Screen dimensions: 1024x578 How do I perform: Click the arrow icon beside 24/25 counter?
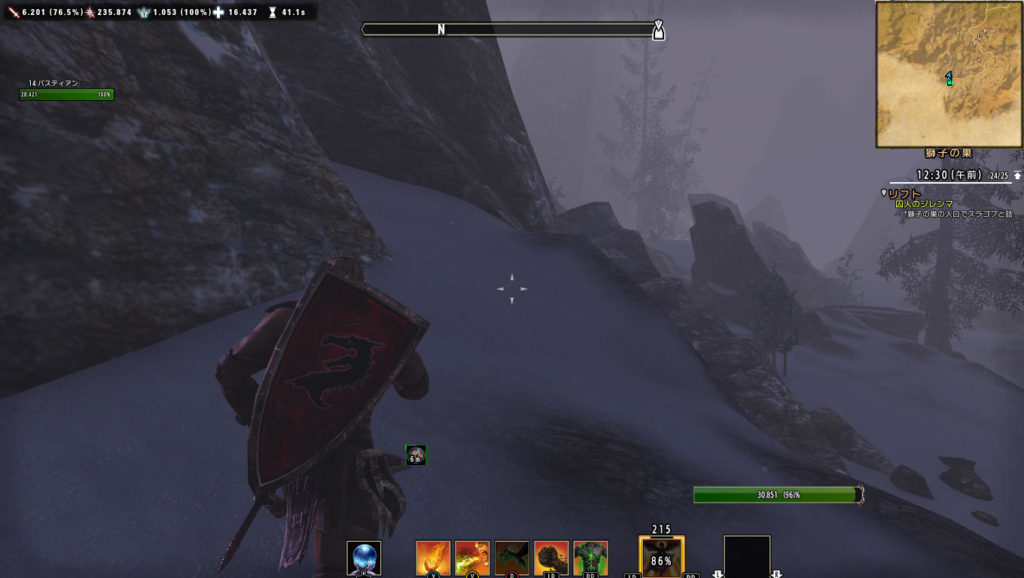[x=1017, y=175]
